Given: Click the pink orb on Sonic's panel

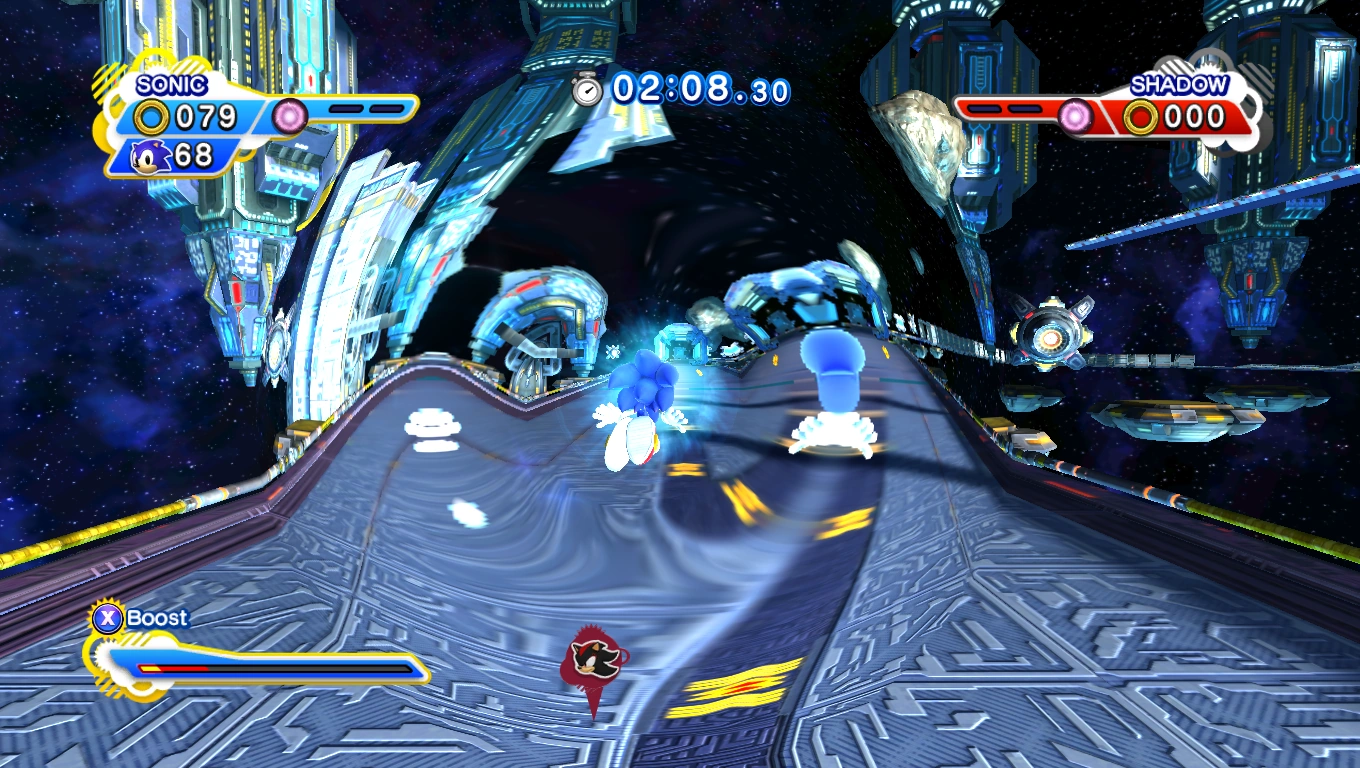Looking at the screenshot, I should pos(291,116).
